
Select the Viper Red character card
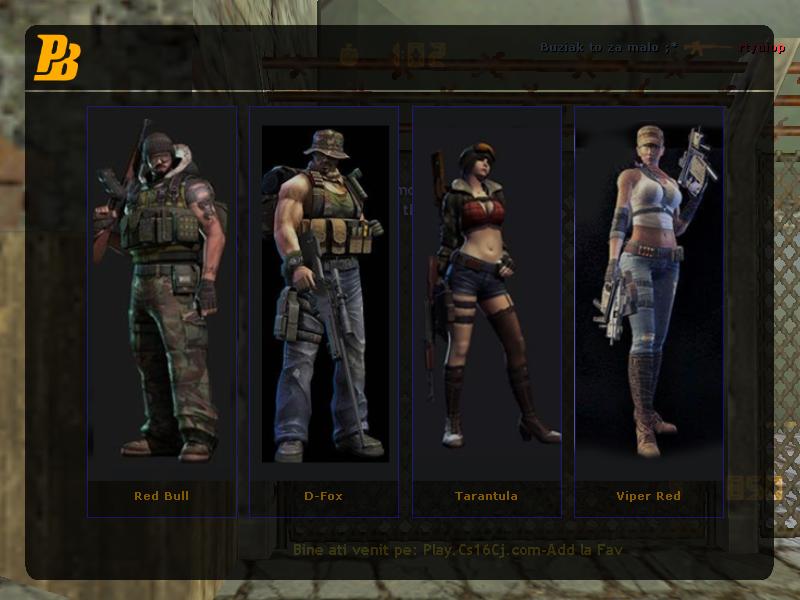pyautogui.click(x=649, y=310)
